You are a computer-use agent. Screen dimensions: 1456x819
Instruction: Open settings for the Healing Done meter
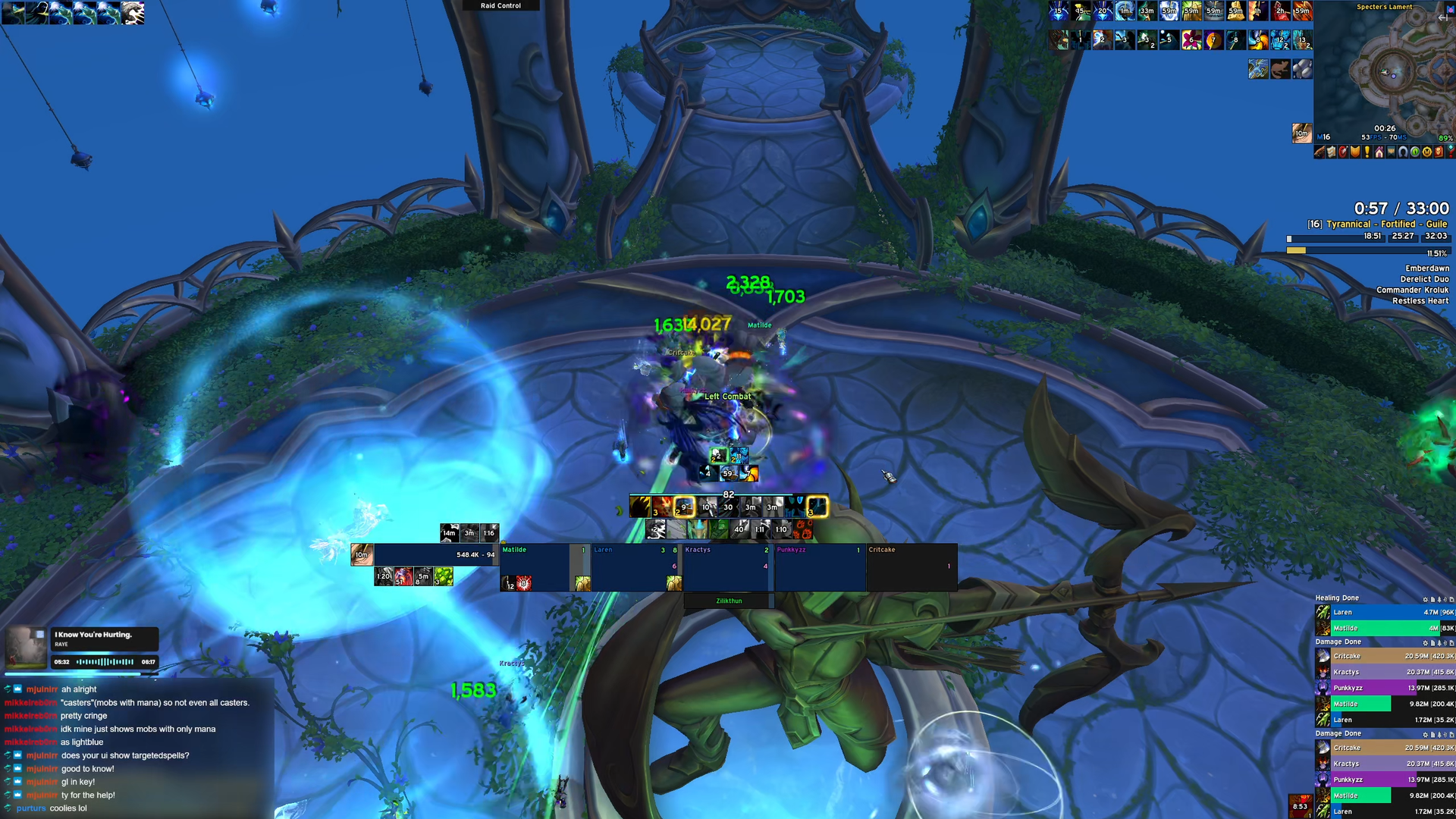(1425, 599)
